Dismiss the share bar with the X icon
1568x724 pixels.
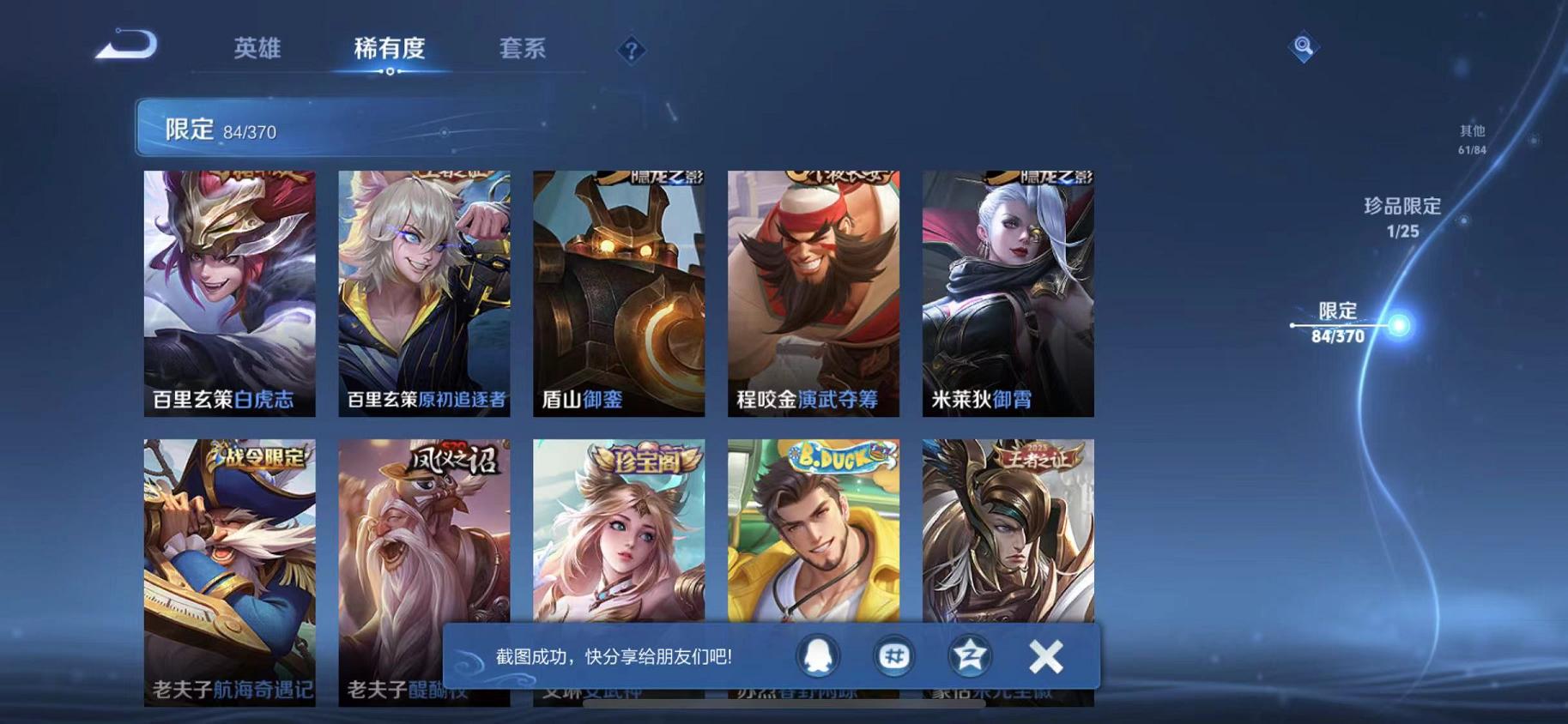pos(1044,655)
